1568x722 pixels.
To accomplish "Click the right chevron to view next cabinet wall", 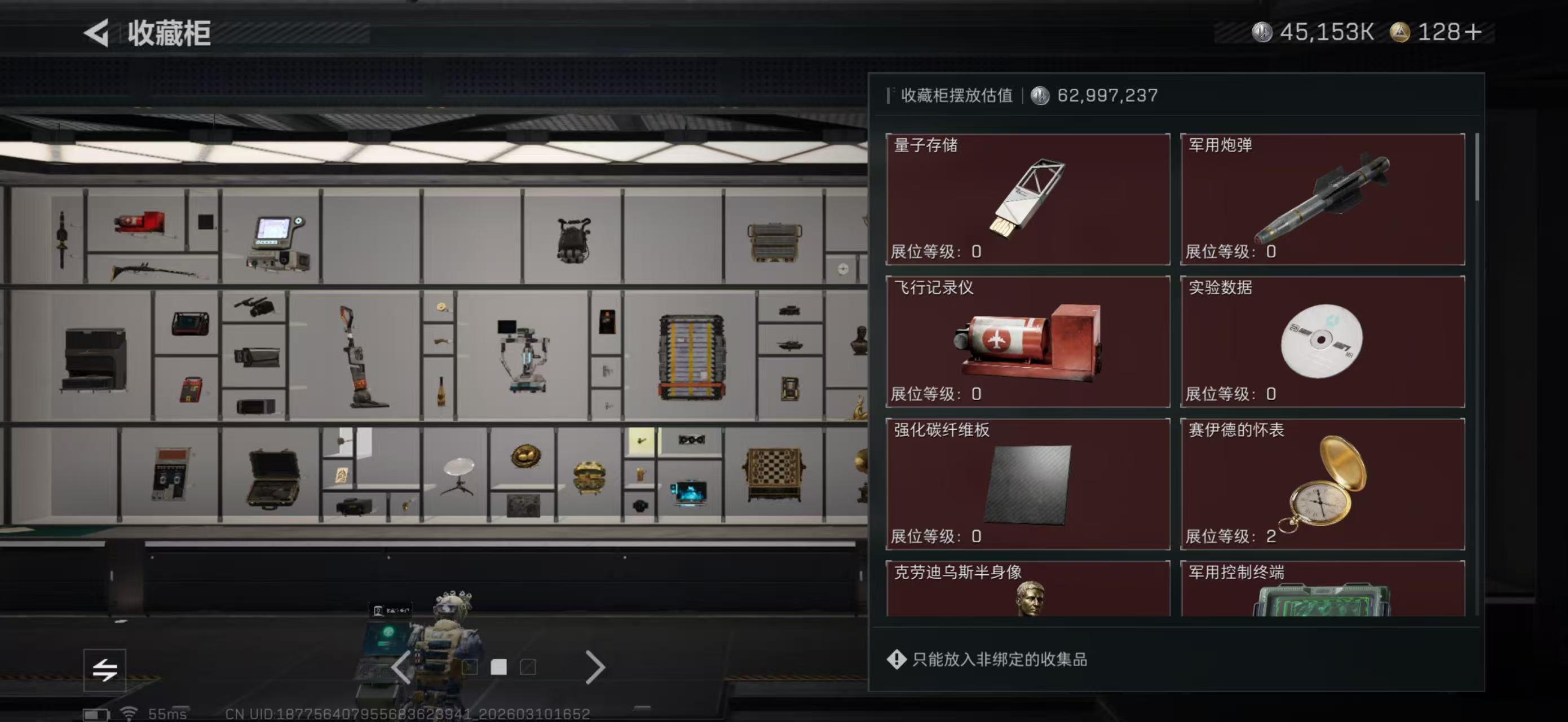I will 595,668.
